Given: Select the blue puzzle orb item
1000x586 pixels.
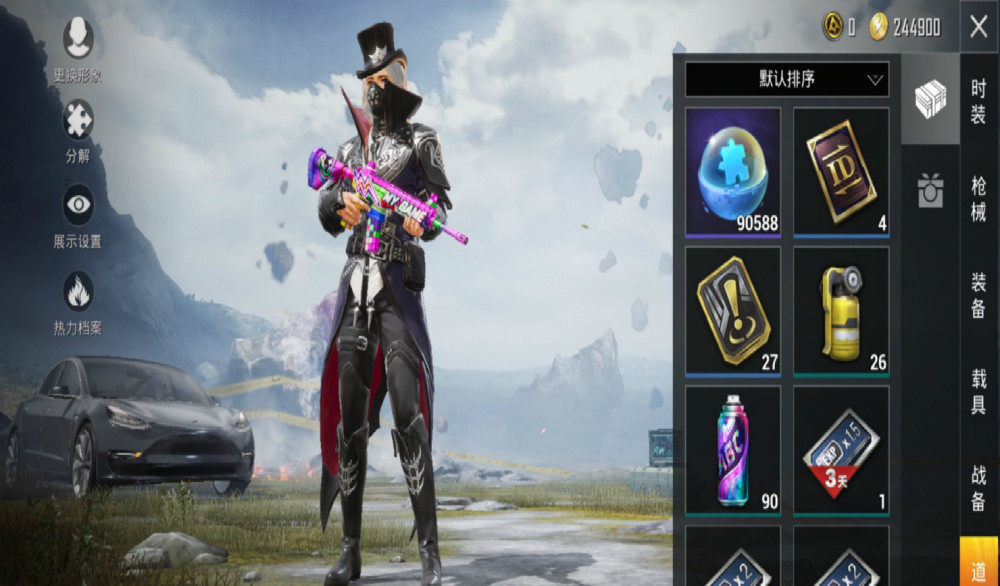Looking at the screenshot, I should tap(733, 172).
